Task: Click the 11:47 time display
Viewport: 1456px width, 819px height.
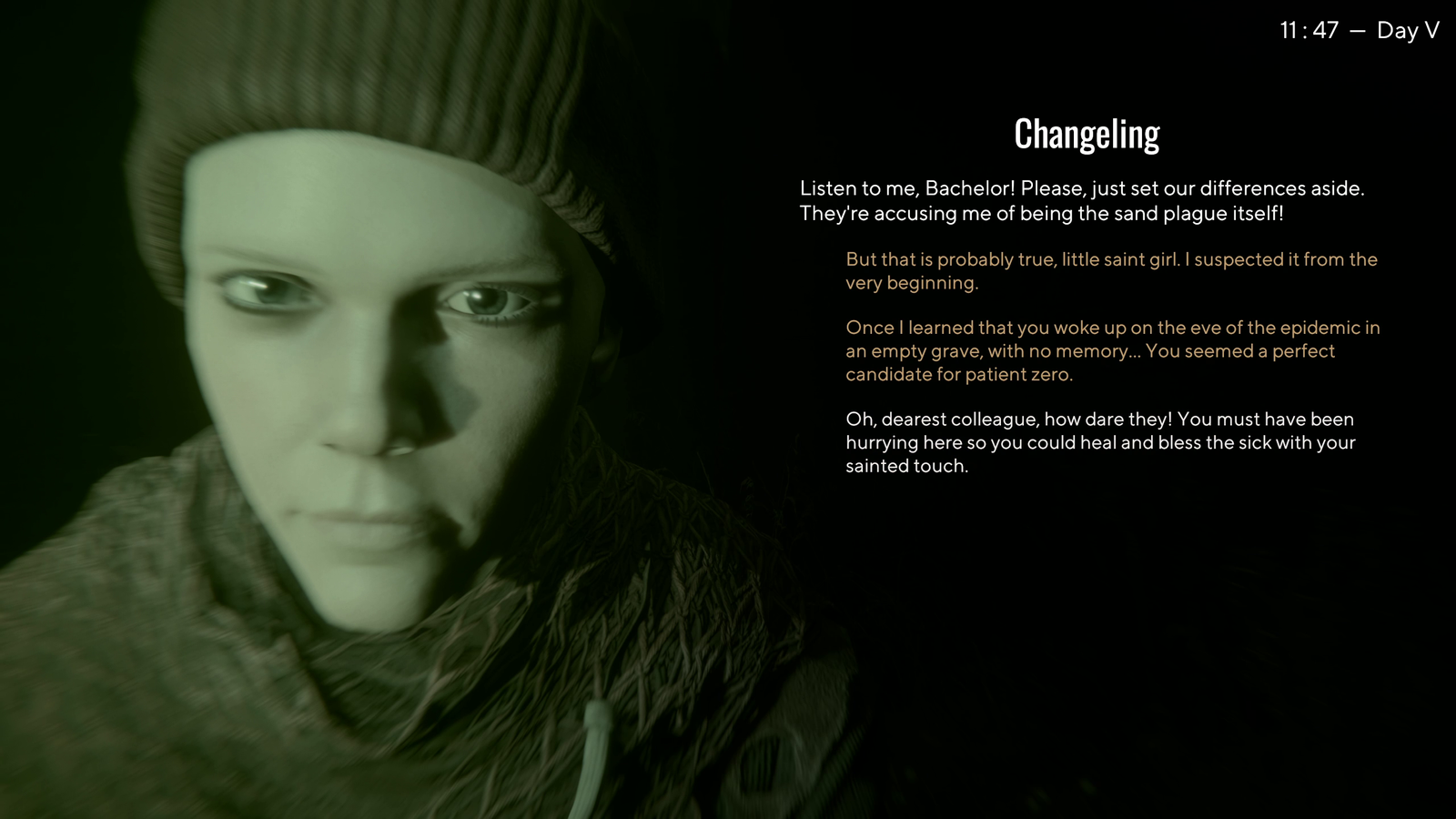Action: 1308,30
